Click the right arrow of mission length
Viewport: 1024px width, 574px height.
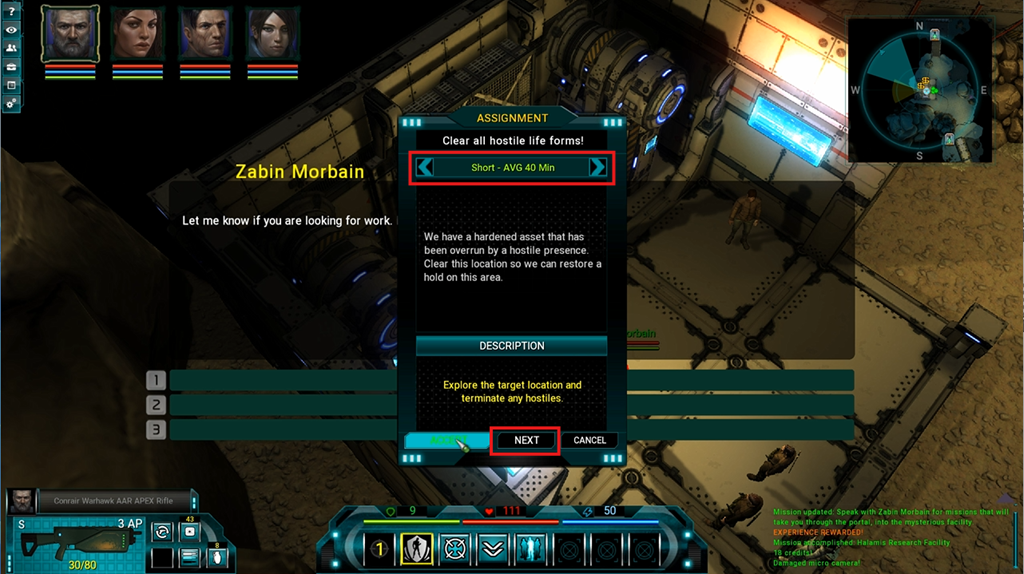point(597,168)
